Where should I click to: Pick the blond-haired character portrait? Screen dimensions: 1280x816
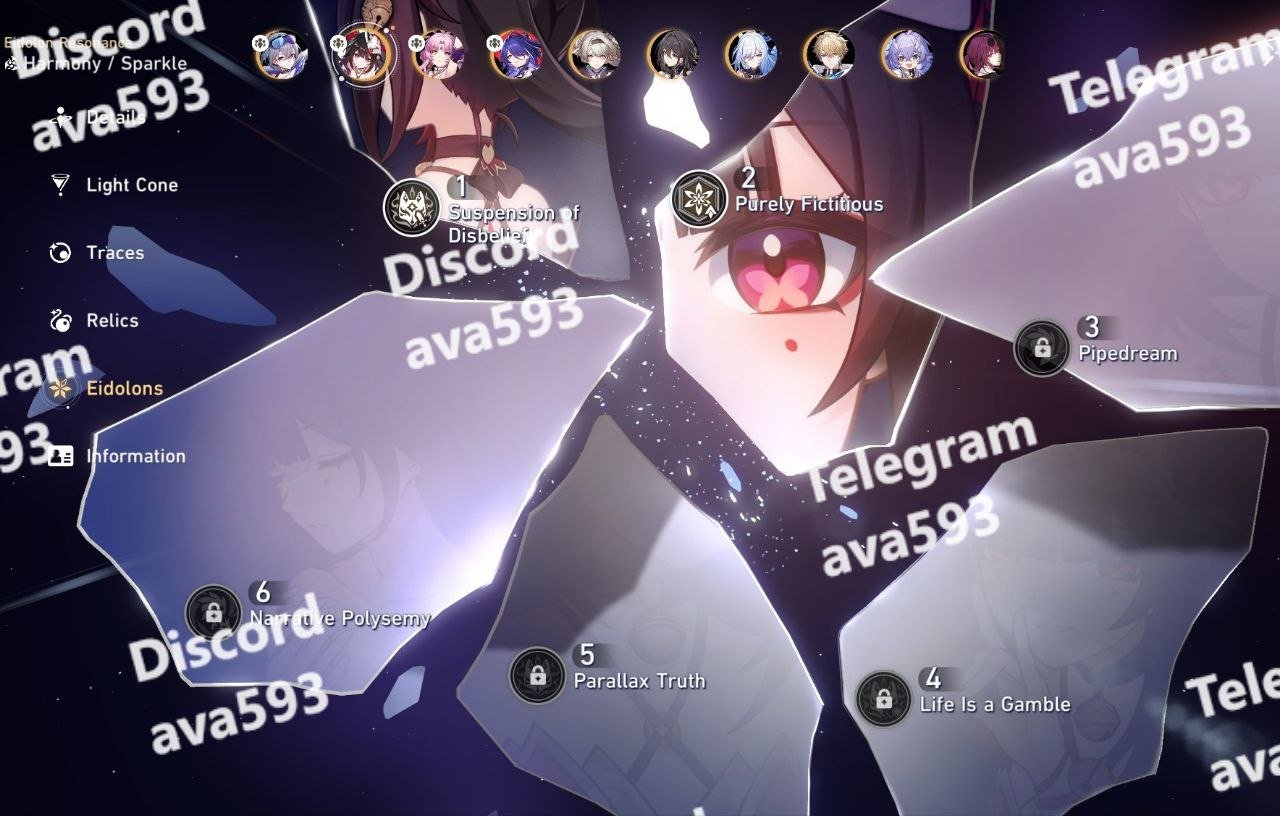pyautogui.click(x=829, y=54)
